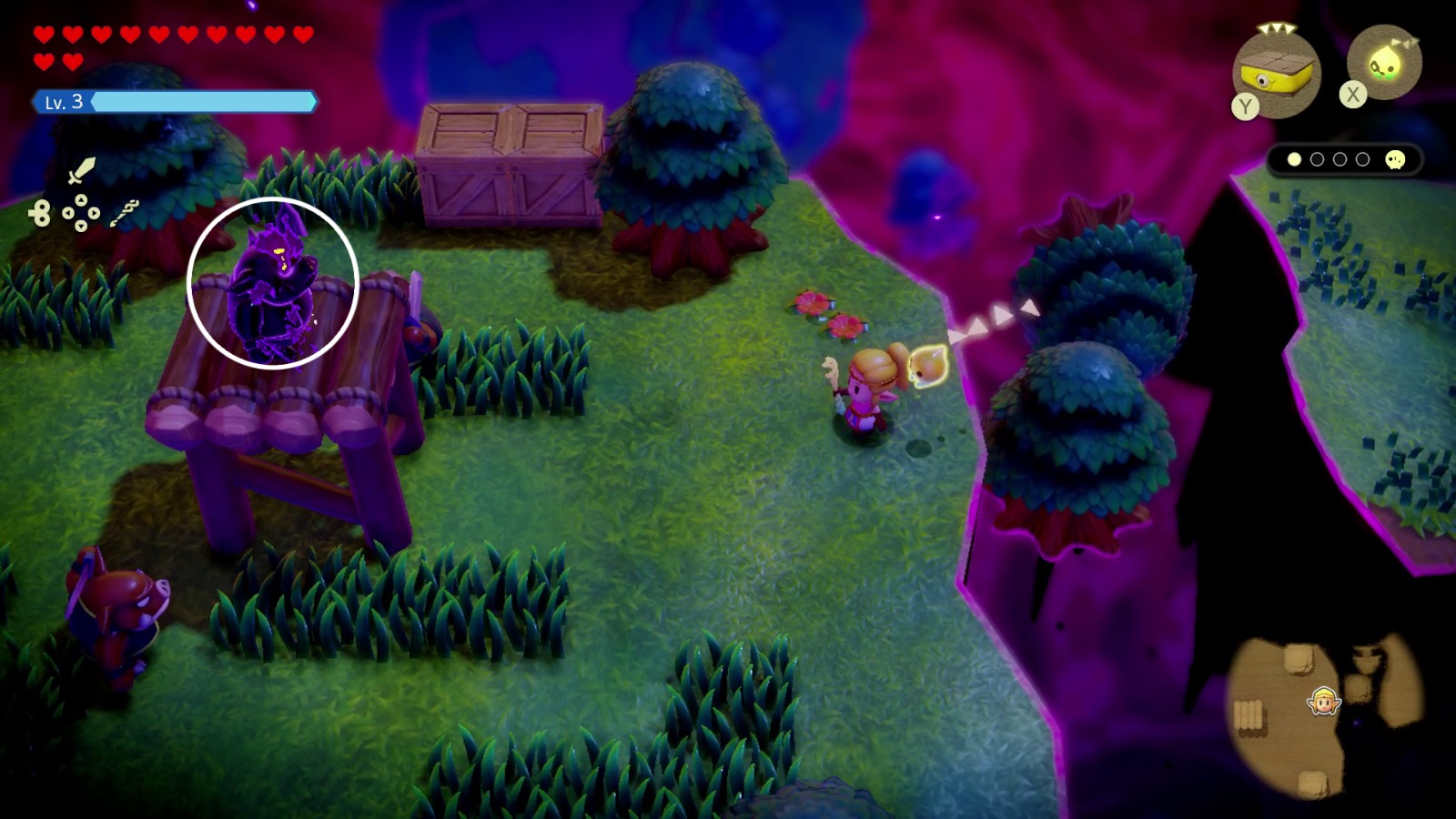Click the first filled dot on the skull tracker
Image resolution: width=1456 pixels, height=819 pixels.
tap(1296, 158)
